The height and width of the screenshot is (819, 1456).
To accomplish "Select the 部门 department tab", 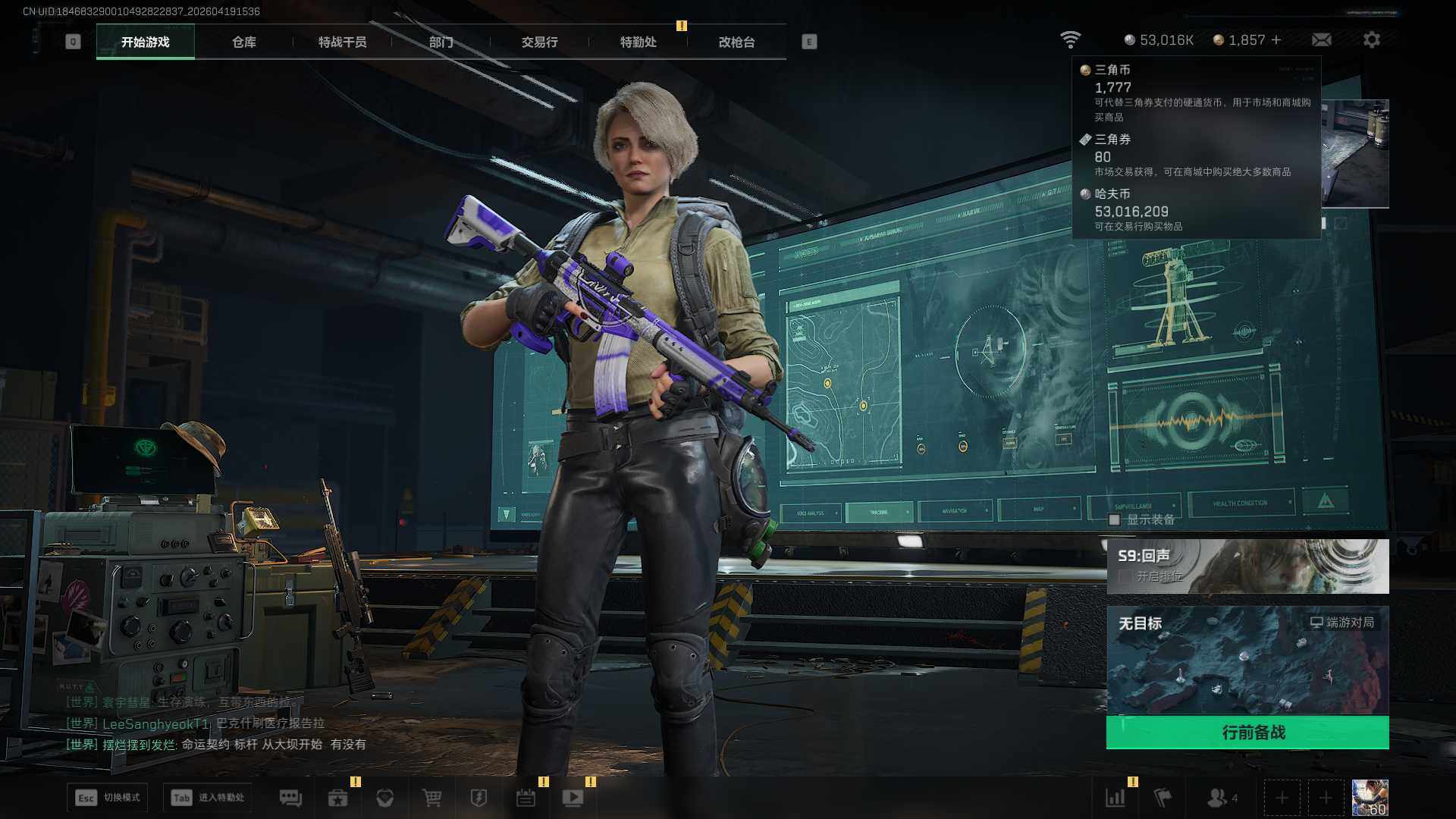I will (441, 42).
